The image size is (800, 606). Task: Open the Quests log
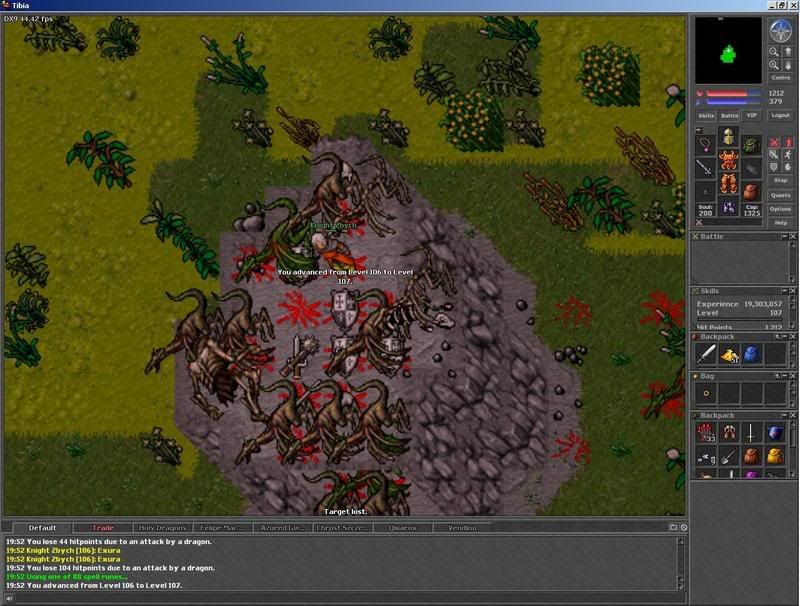point(781,195)
